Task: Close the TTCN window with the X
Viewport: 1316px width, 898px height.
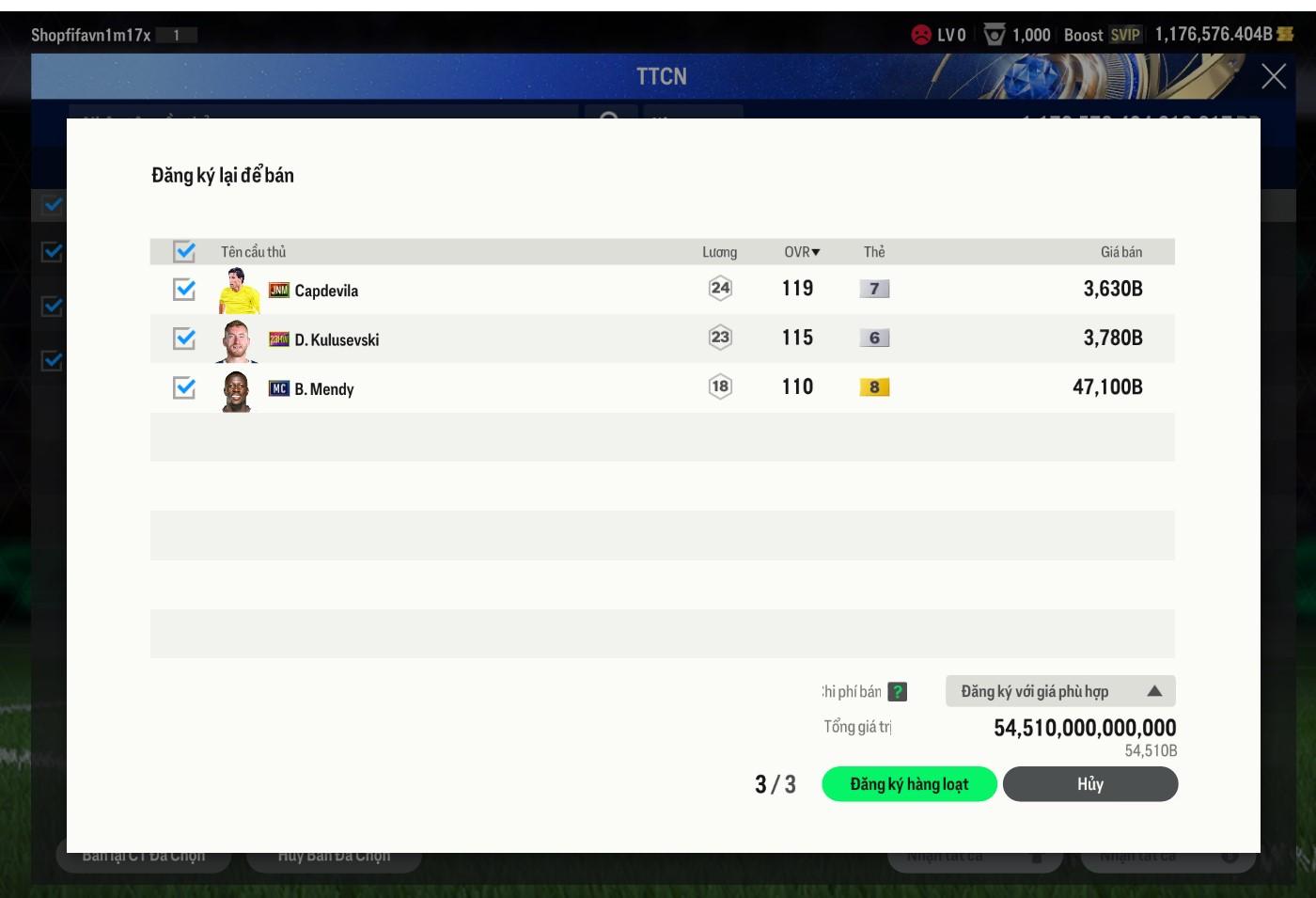Action: 1273,76
